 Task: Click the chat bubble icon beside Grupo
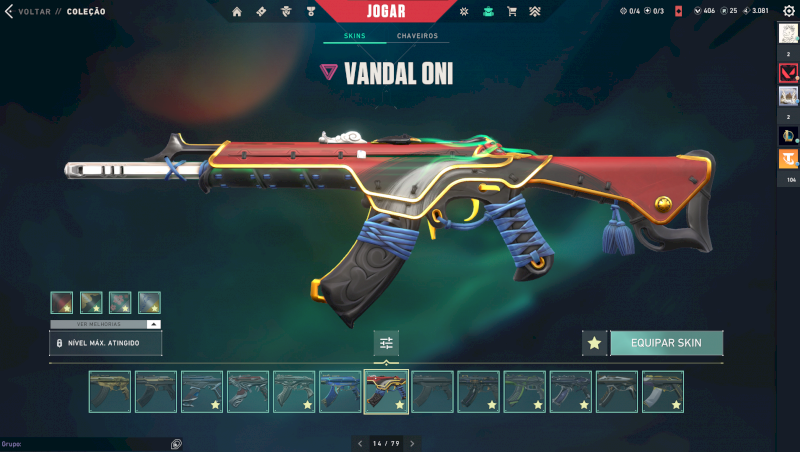pos(176,443)
